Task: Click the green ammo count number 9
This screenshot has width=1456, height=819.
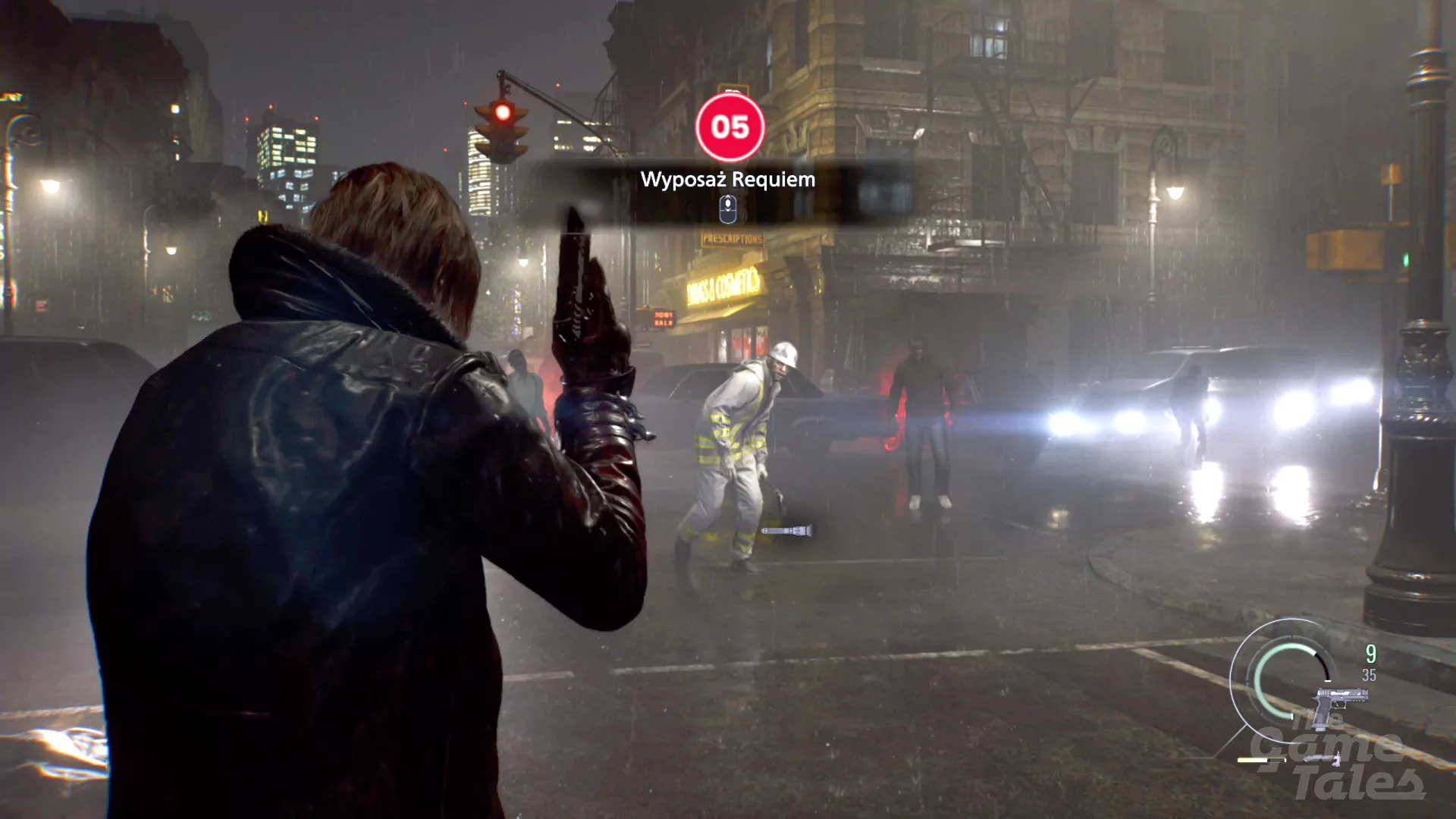Action: (1370, 654)
